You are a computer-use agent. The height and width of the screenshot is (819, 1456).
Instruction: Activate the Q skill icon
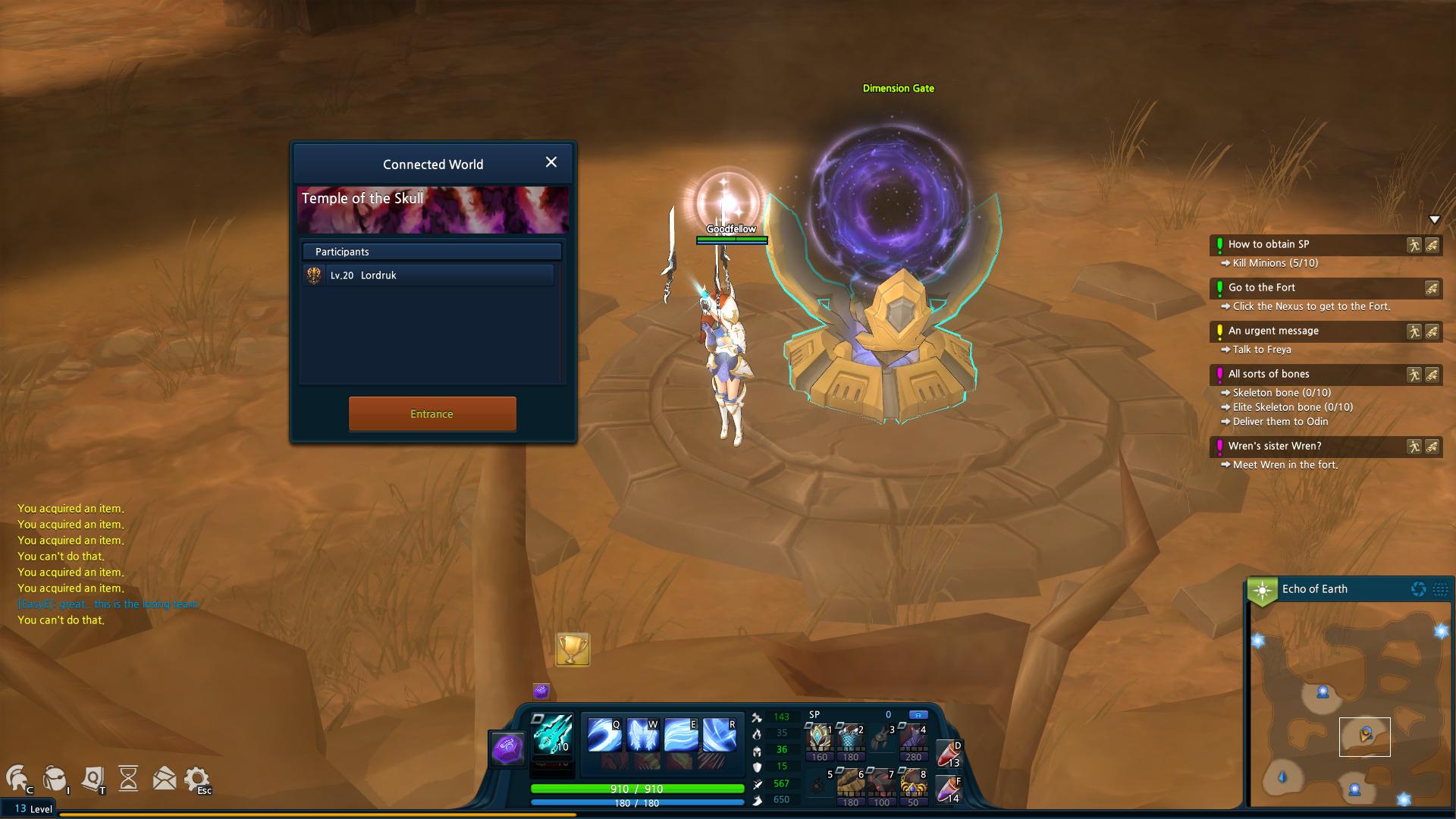point(604,735)
